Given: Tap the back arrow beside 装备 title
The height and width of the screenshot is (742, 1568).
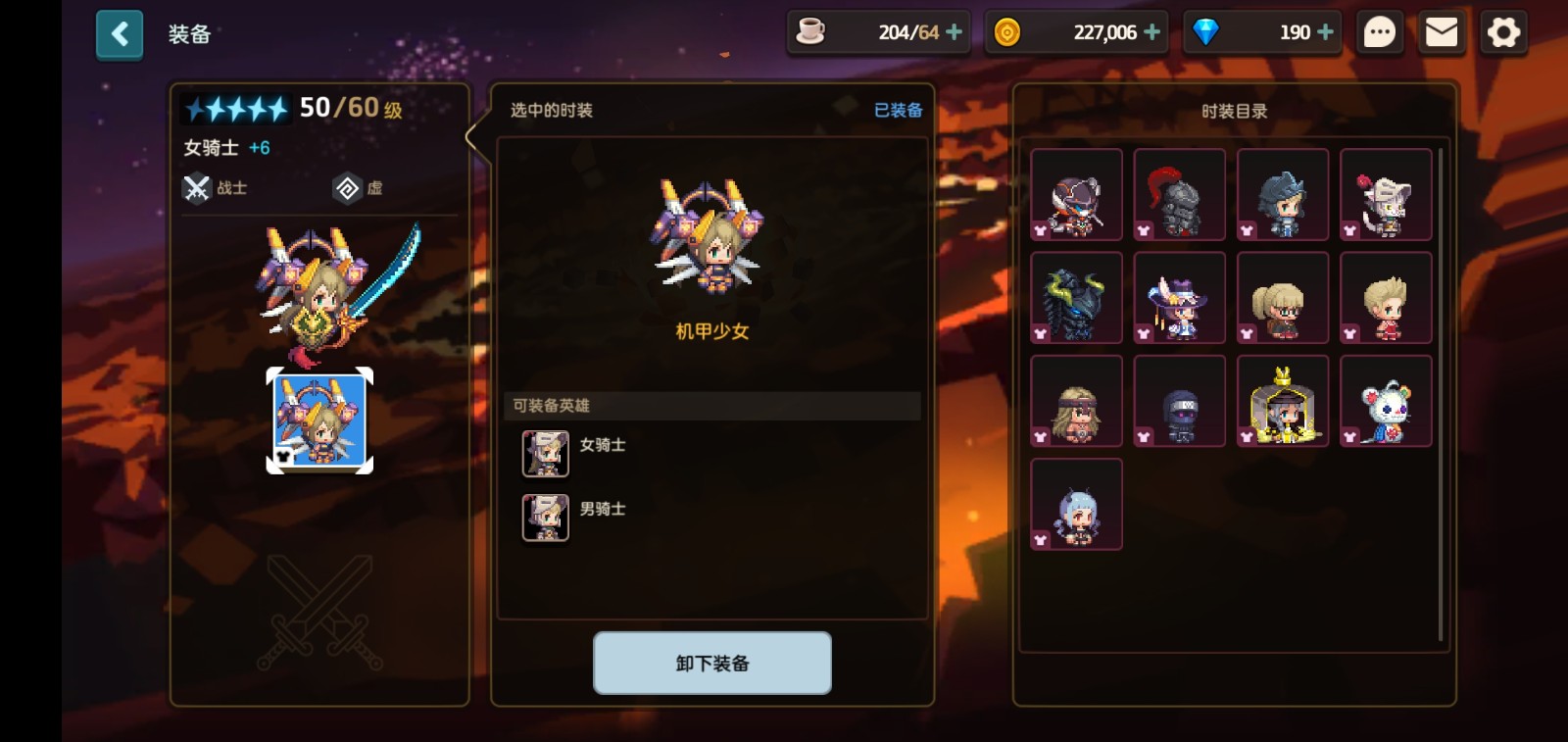Looking at the screenshot, I should (119, 32).
